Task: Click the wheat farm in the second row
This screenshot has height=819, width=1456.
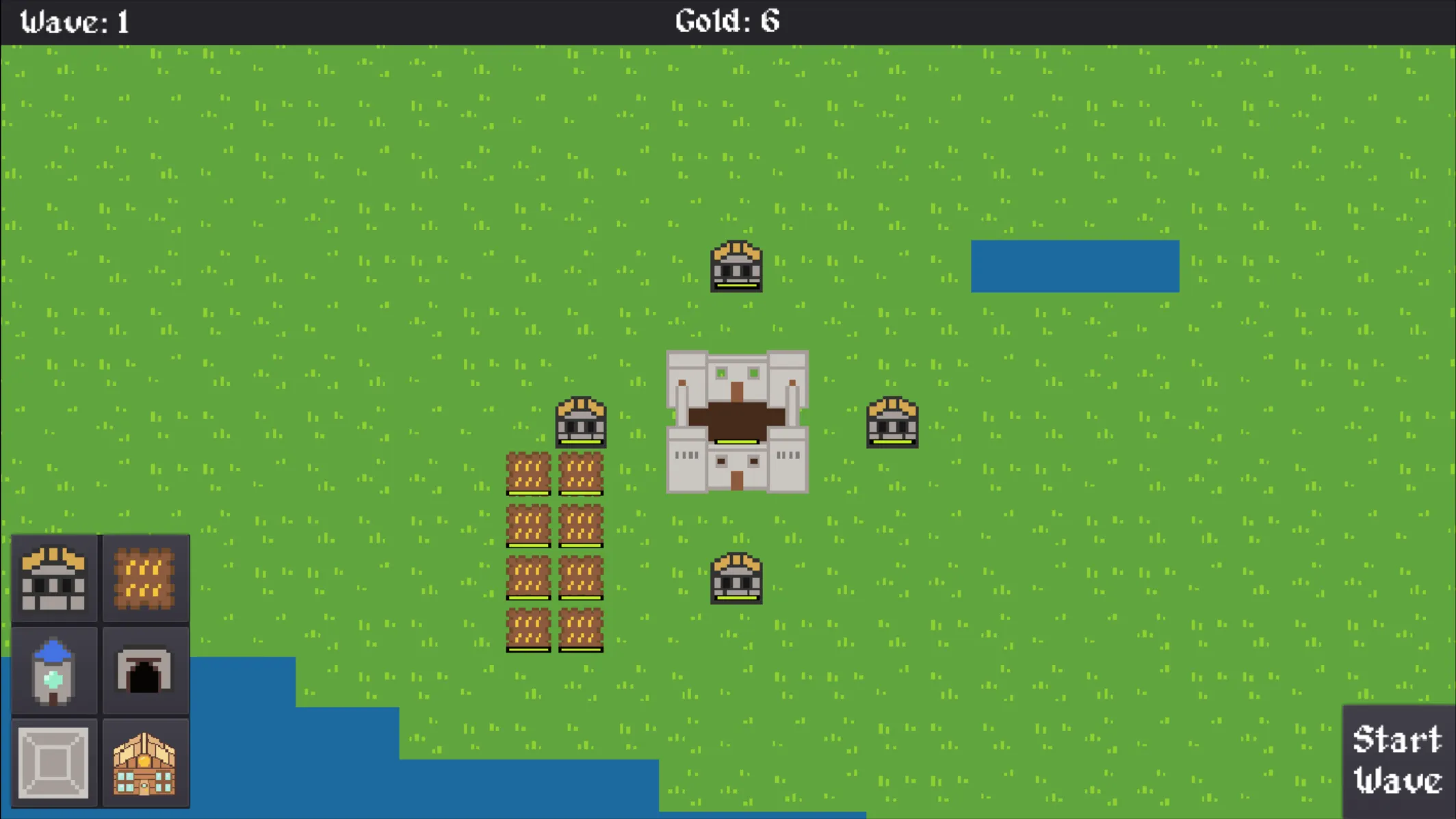Action: [x=529, y=525]
